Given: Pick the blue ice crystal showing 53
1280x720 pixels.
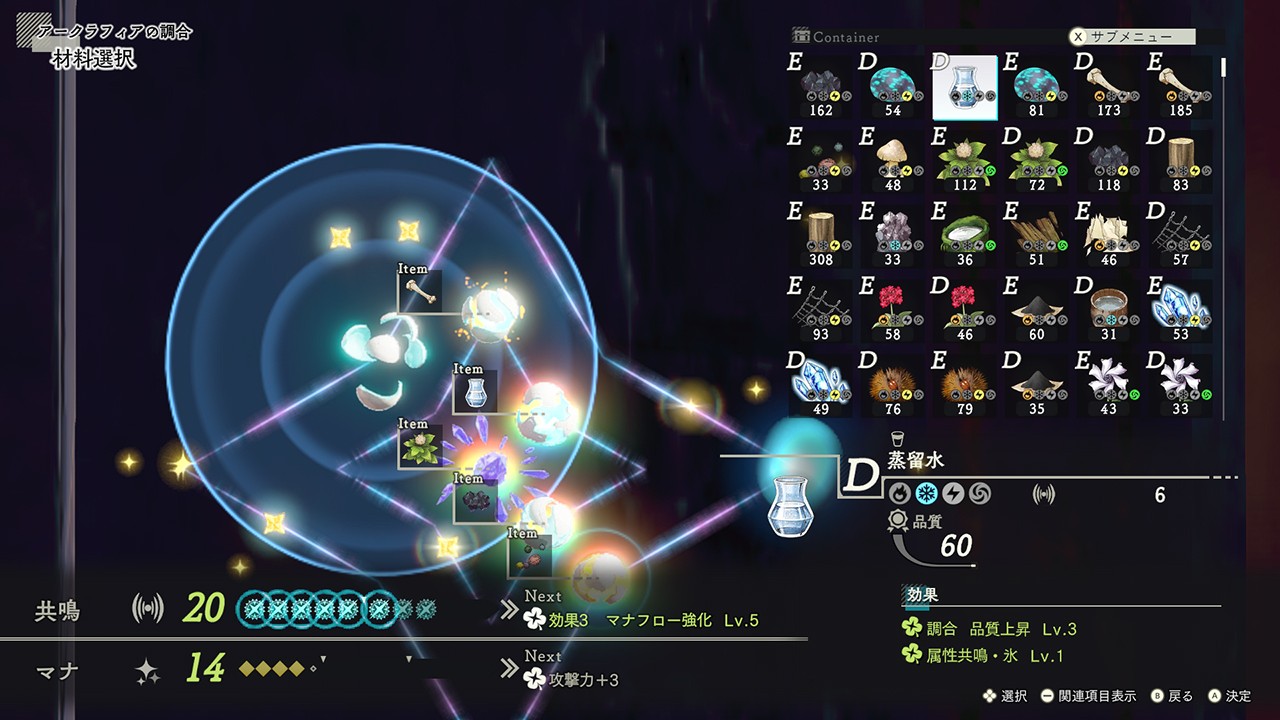Looking at the screenshot, I should [1181, 310].
